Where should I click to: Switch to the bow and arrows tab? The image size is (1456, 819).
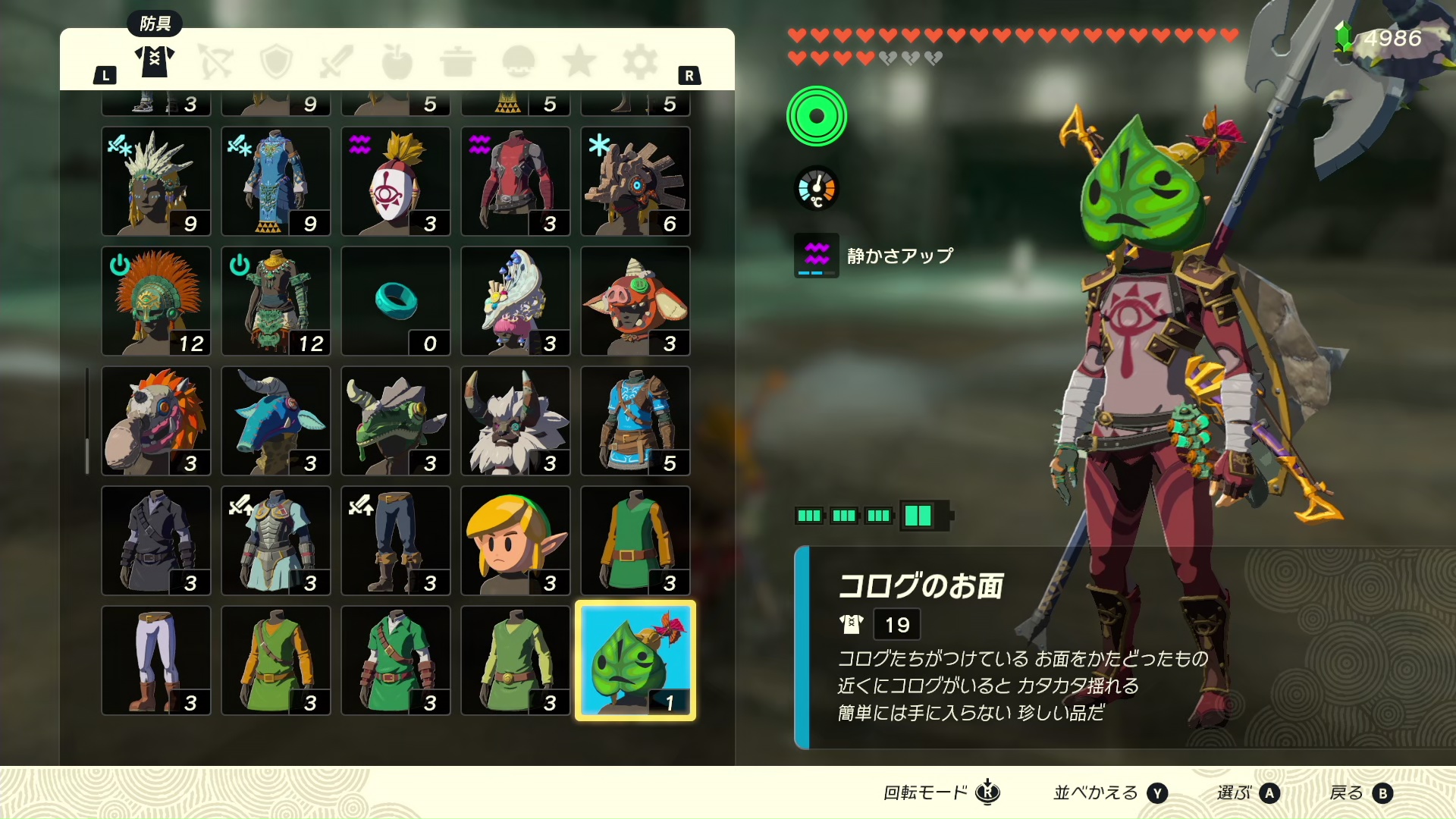[x=215, y=61]
